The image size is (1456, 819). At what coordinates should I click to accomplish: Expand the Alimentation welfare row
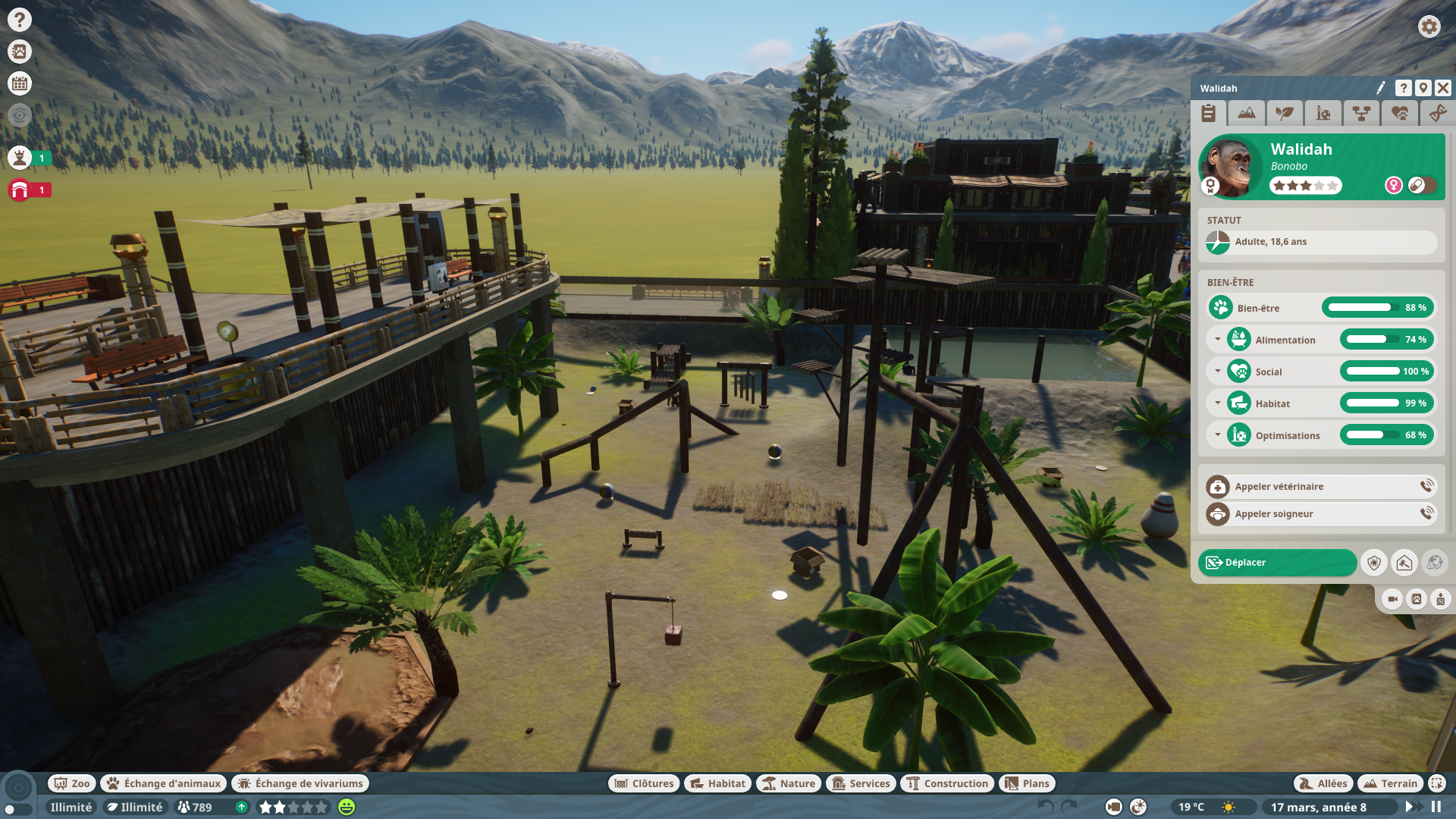pos(1218,340)
